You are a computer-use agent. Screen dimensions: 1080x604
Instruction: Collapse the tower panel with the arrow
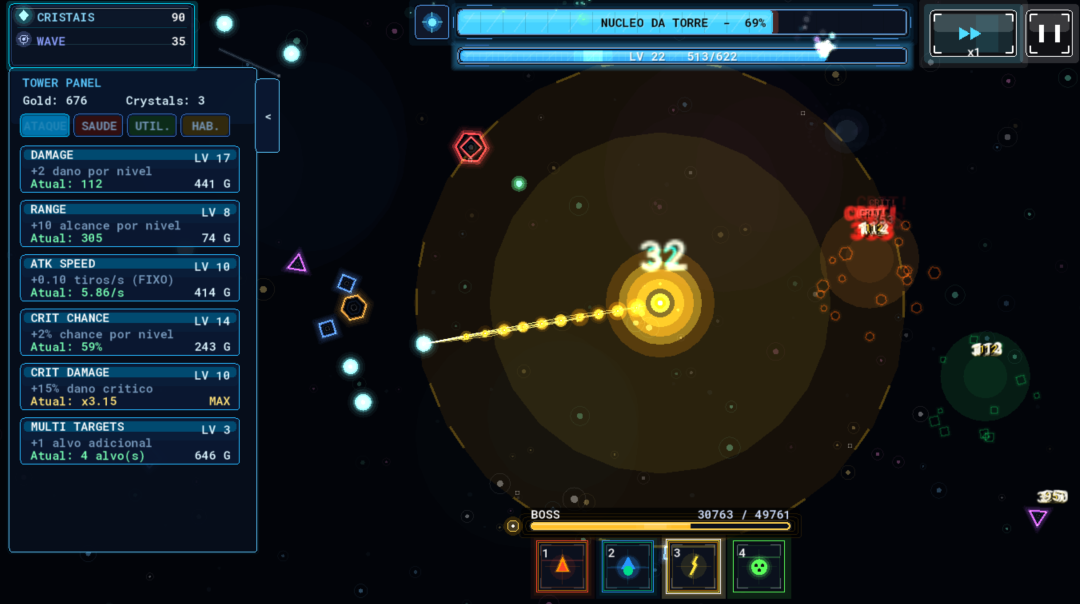(x=267, y=116)
